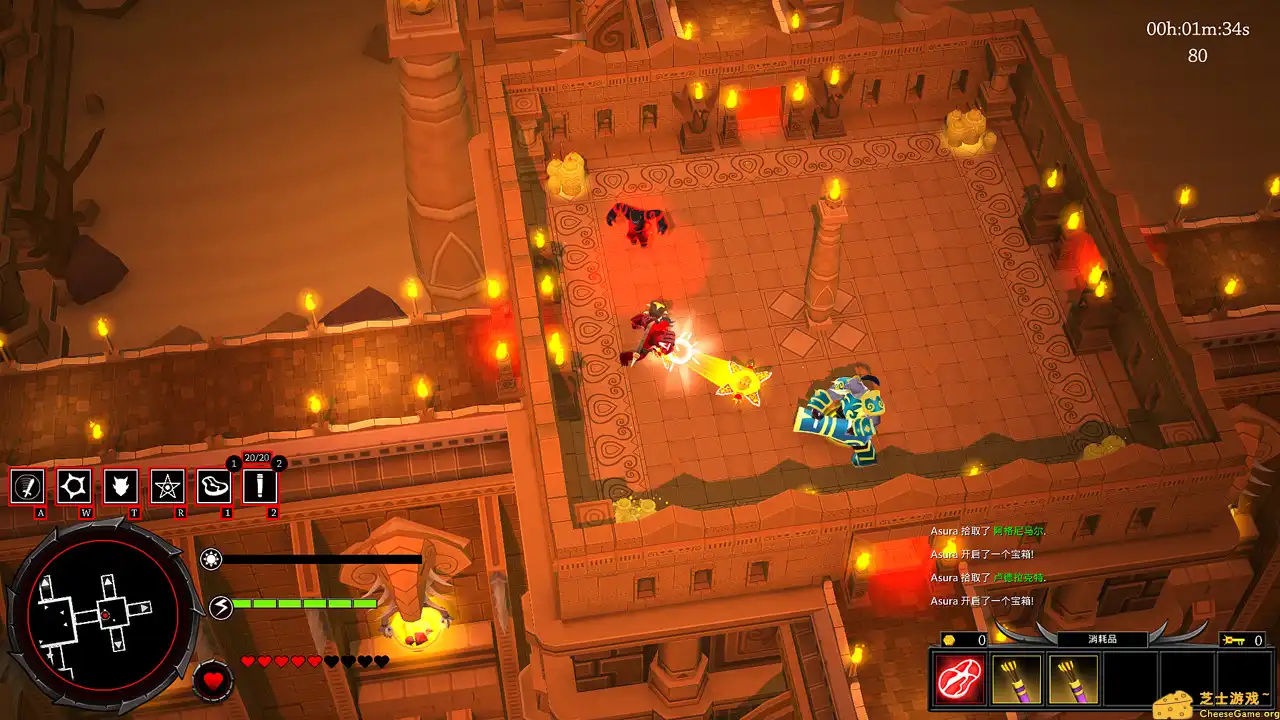Select the whirlwind sword skill bound to A

click(28, 488)
